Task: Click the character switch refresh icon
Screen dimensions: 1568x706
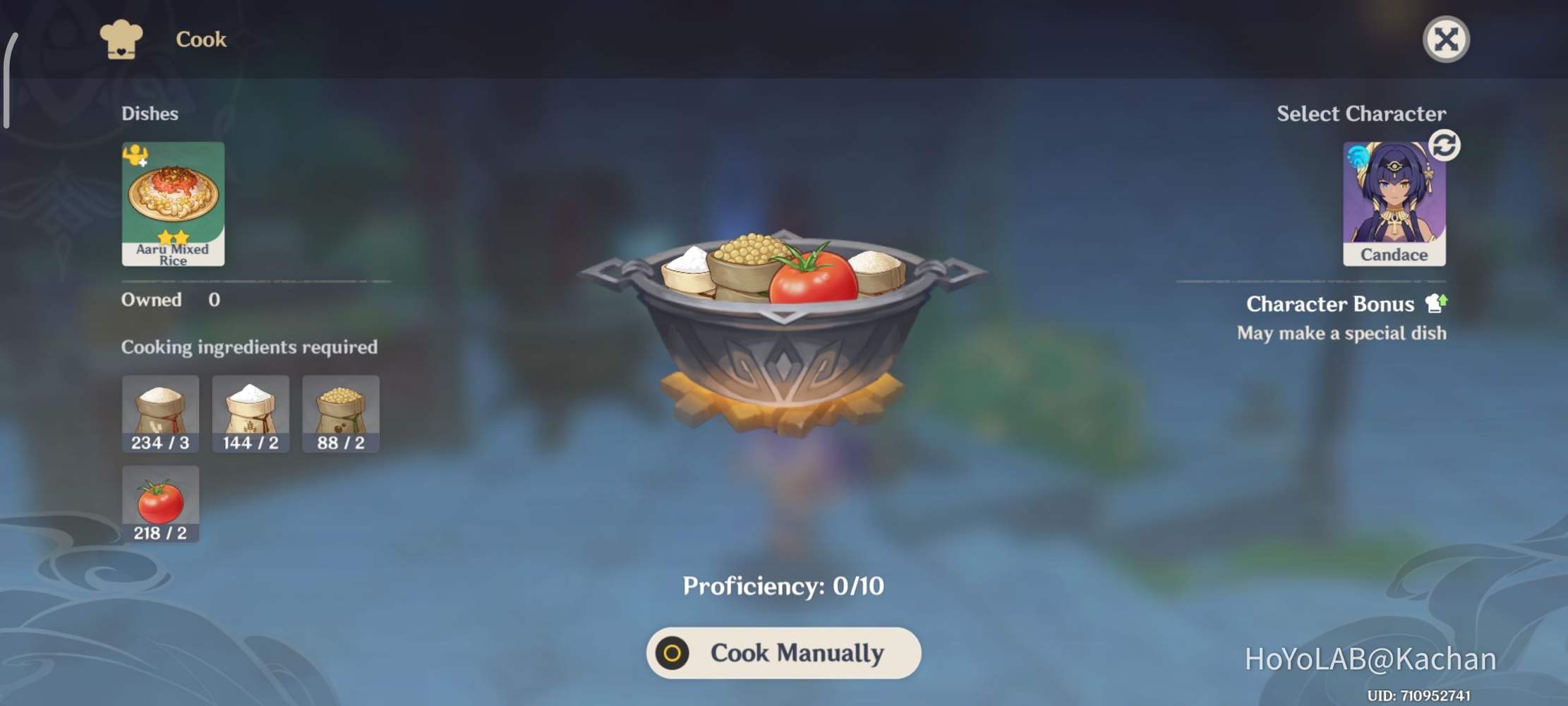Action: tap(1442, 145)
